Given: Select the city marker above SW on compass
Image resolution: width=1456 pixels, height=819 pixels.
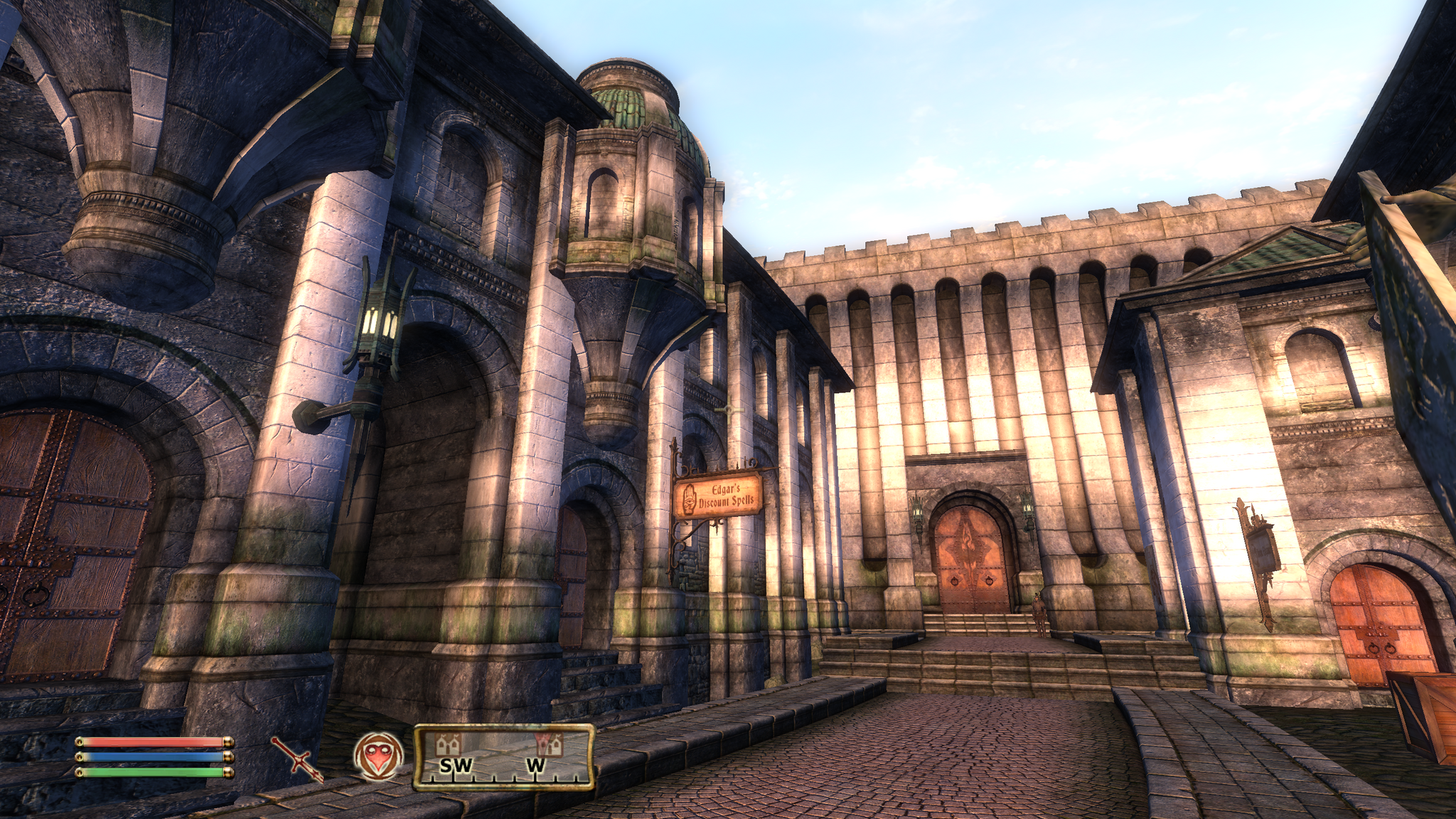Looking at the screenshot, I should [449, 745].
